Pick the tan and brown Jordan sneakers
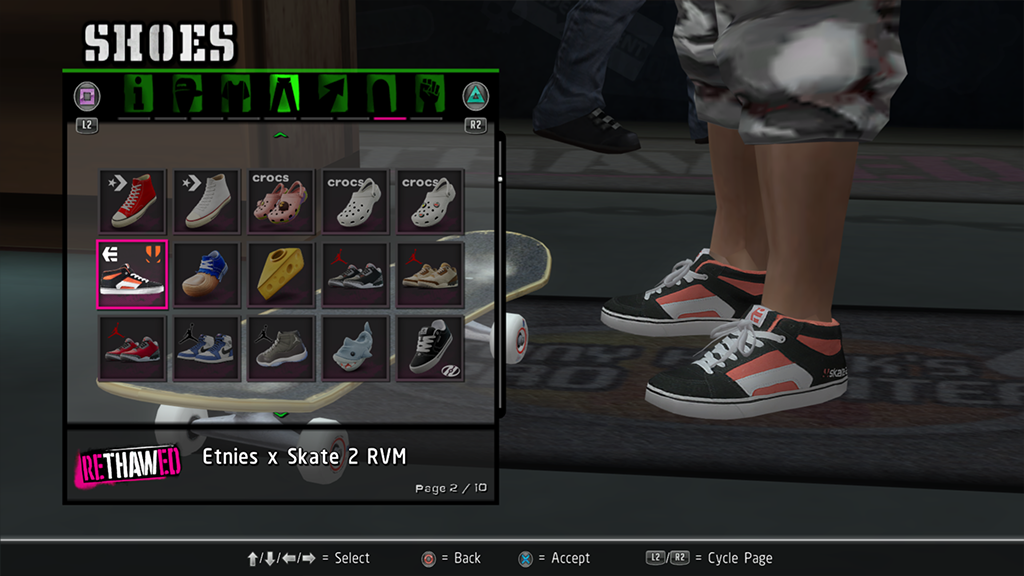 pyautogui.click(x=430, y=274)
